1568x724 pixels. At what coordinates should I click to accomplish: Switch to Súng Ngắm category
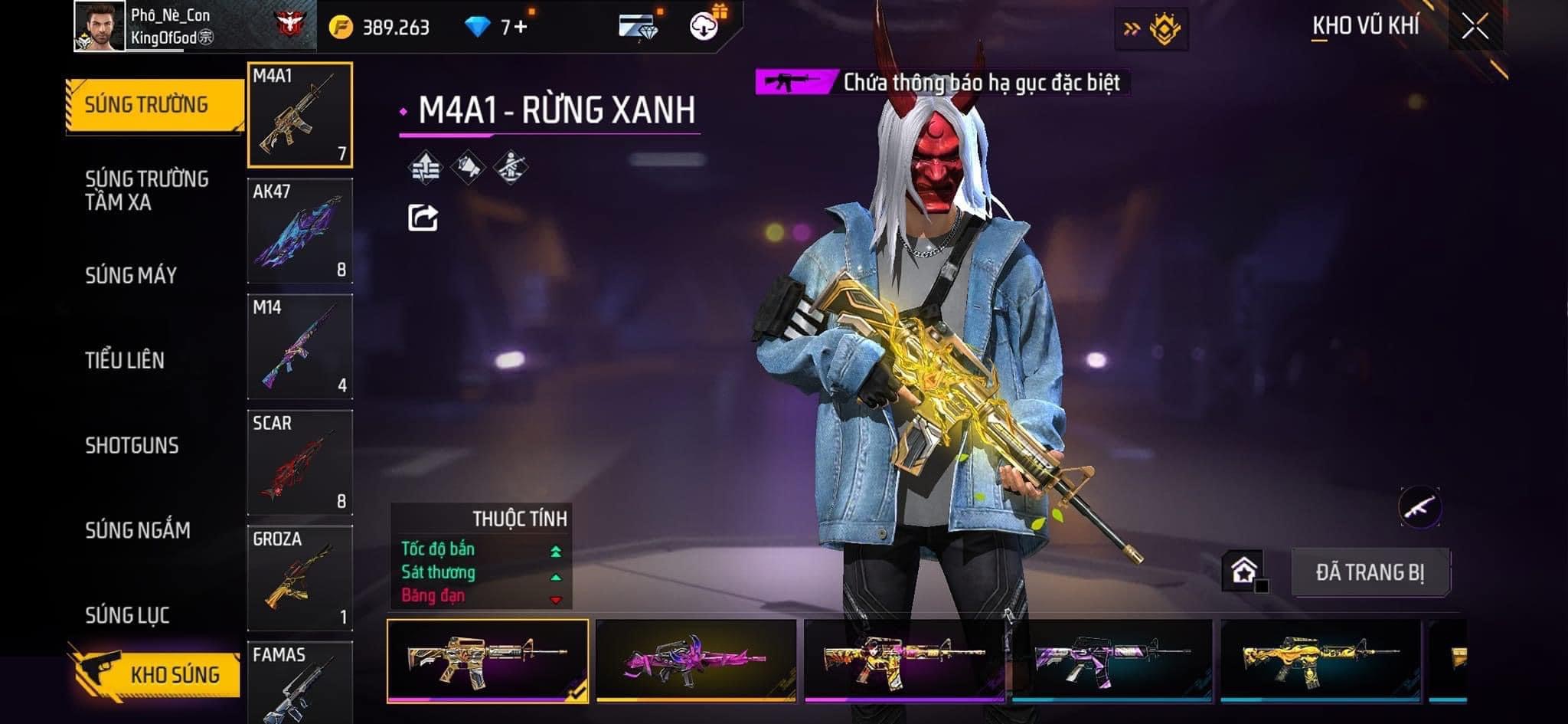click(x=138, y=530)
